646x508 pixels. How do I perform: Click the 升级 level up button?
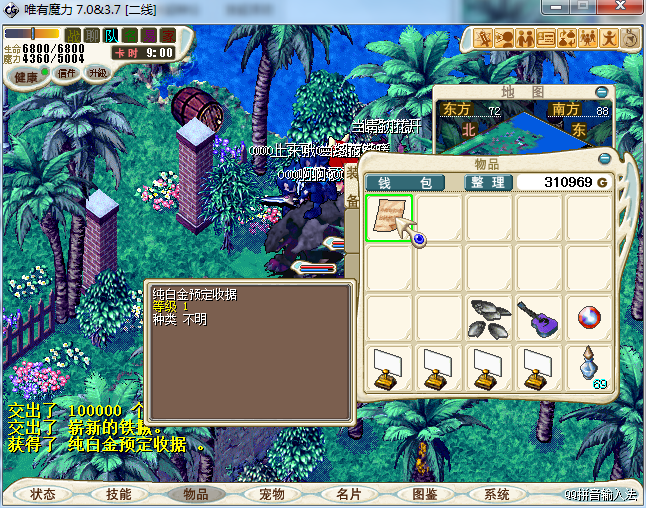[x=98, y=73]
